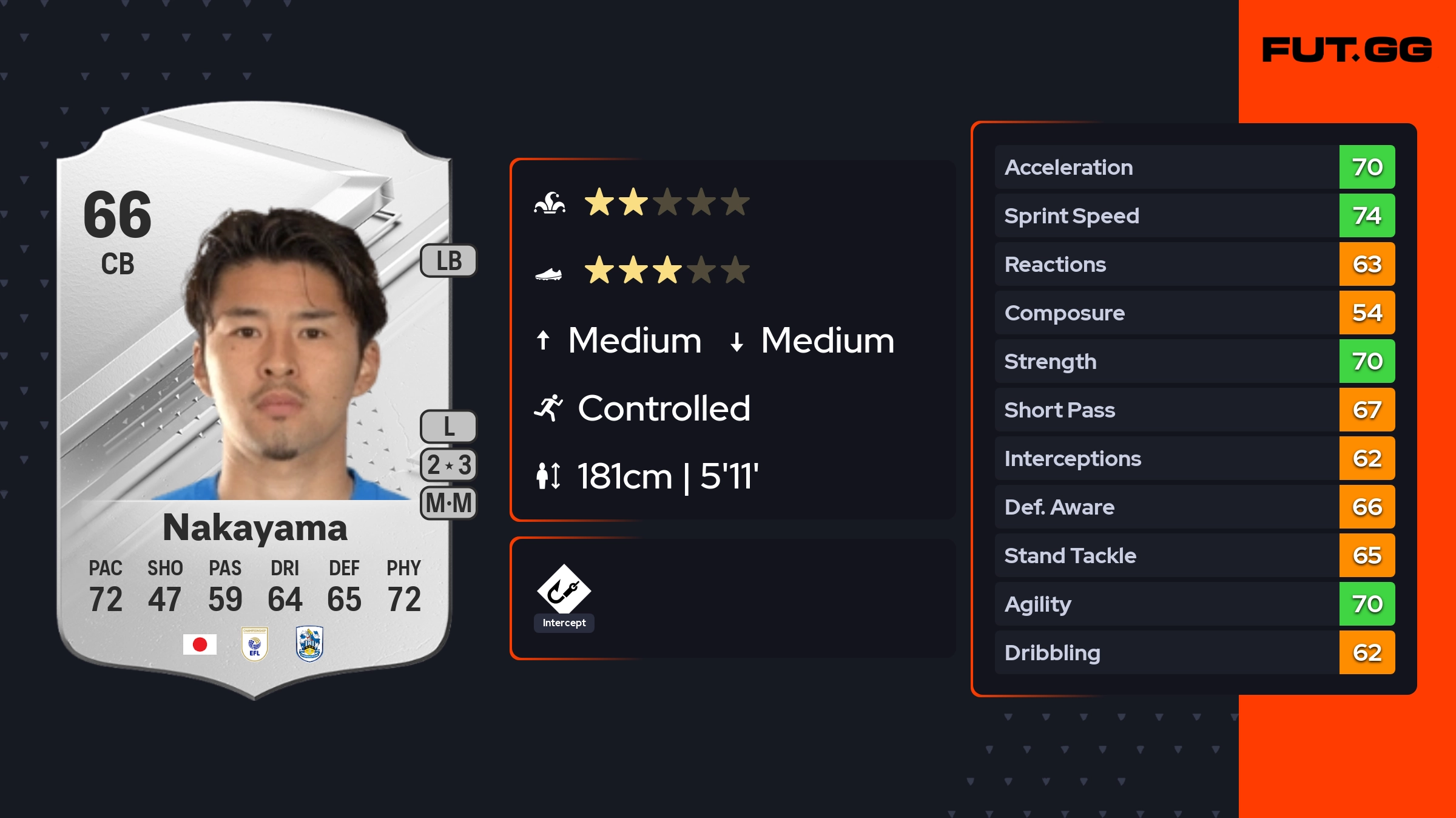Select the Japan flag on the card
1456x818 pixels.
coord(200,644)
